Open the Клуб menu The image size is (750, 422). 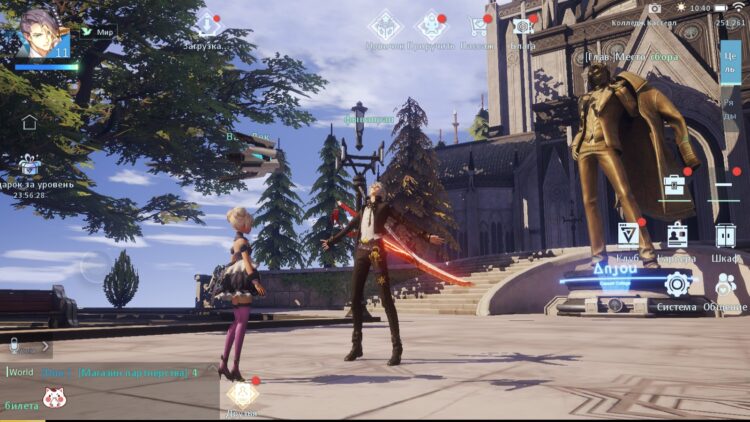(x=628, y=237)
